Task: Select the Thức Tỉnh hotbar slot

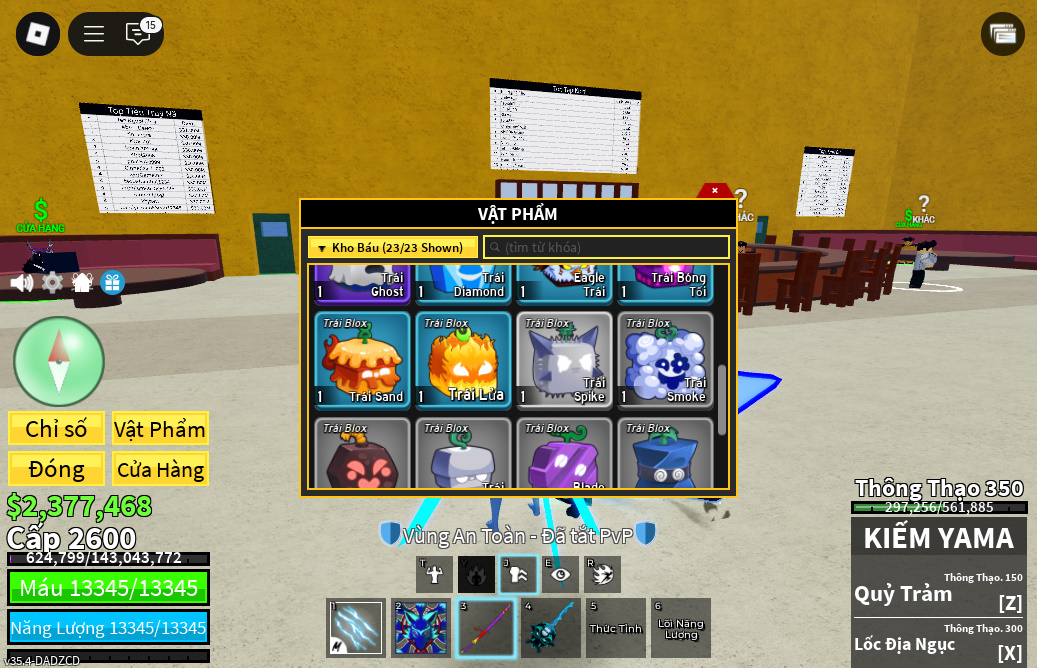Action: point(615,628)
